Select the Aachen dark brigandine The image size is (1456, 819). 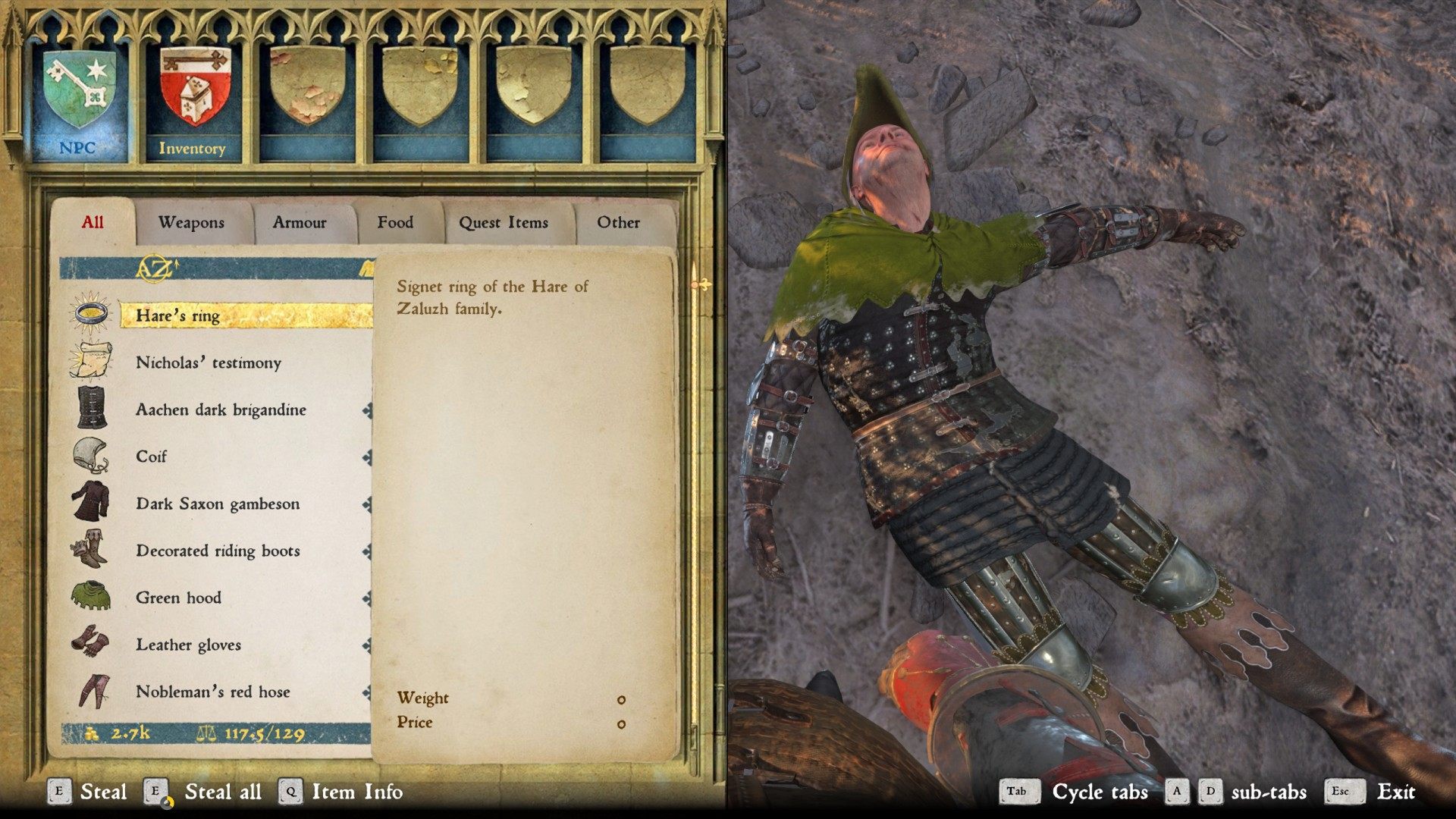220,409
